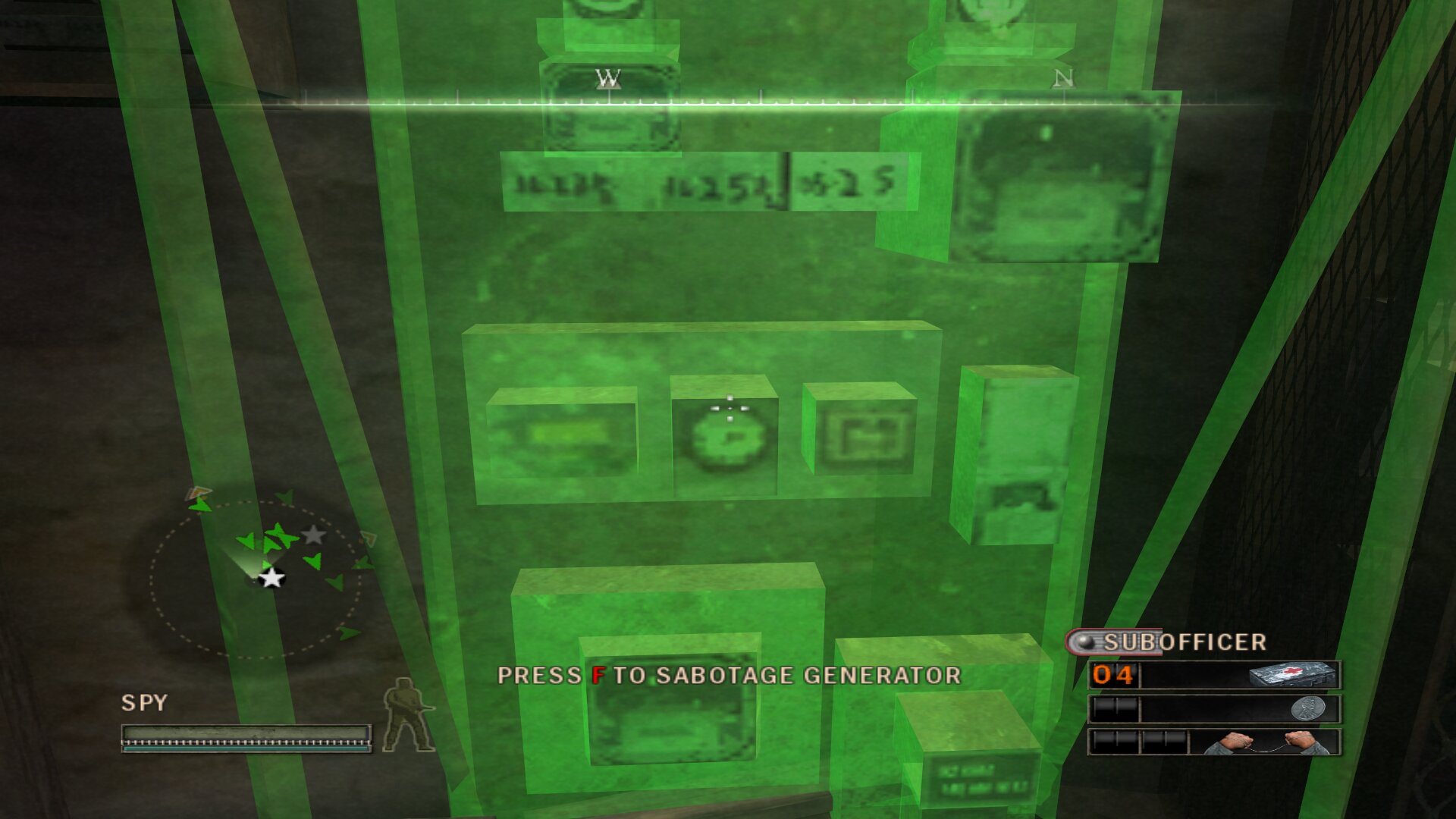Select the first aid kit slot

1214,675
